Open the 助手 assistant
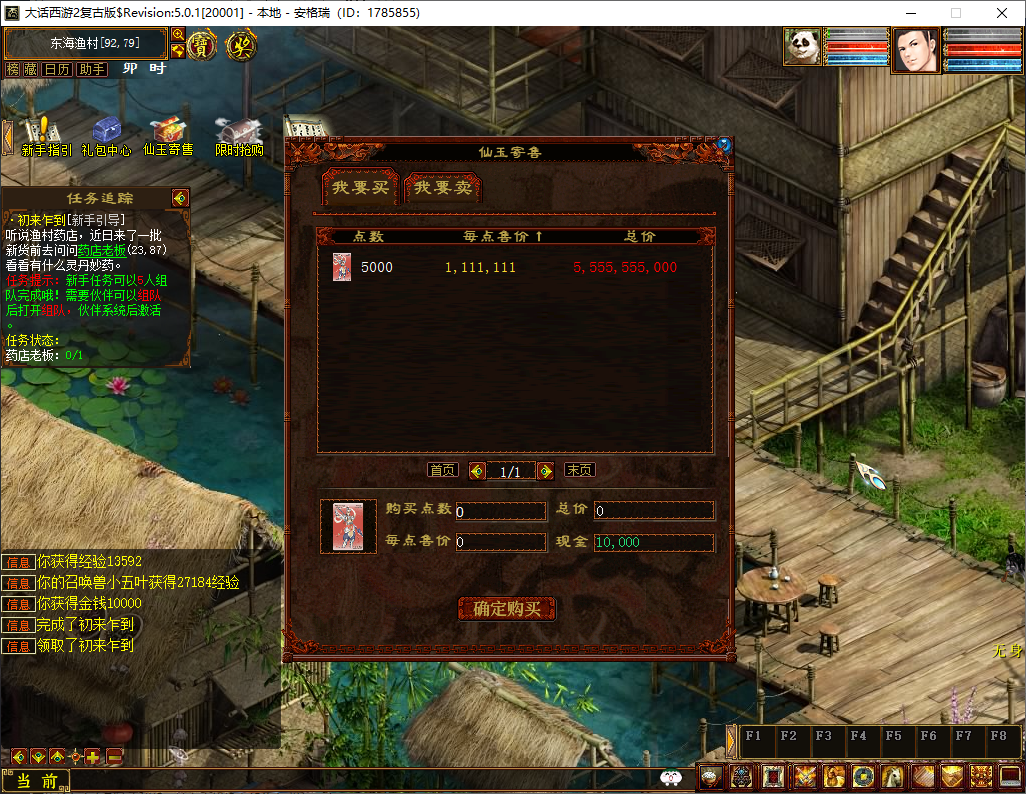Image resolution: width=1026 pixels, height=794 pixels. (92, 69)
